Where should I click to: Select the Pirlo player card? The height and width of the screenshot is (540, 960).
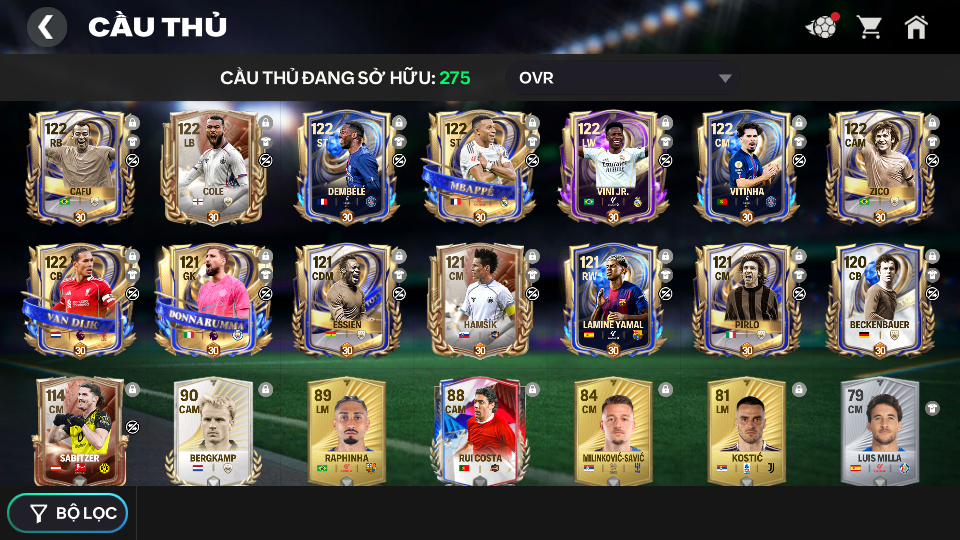(x=745, y=300)
